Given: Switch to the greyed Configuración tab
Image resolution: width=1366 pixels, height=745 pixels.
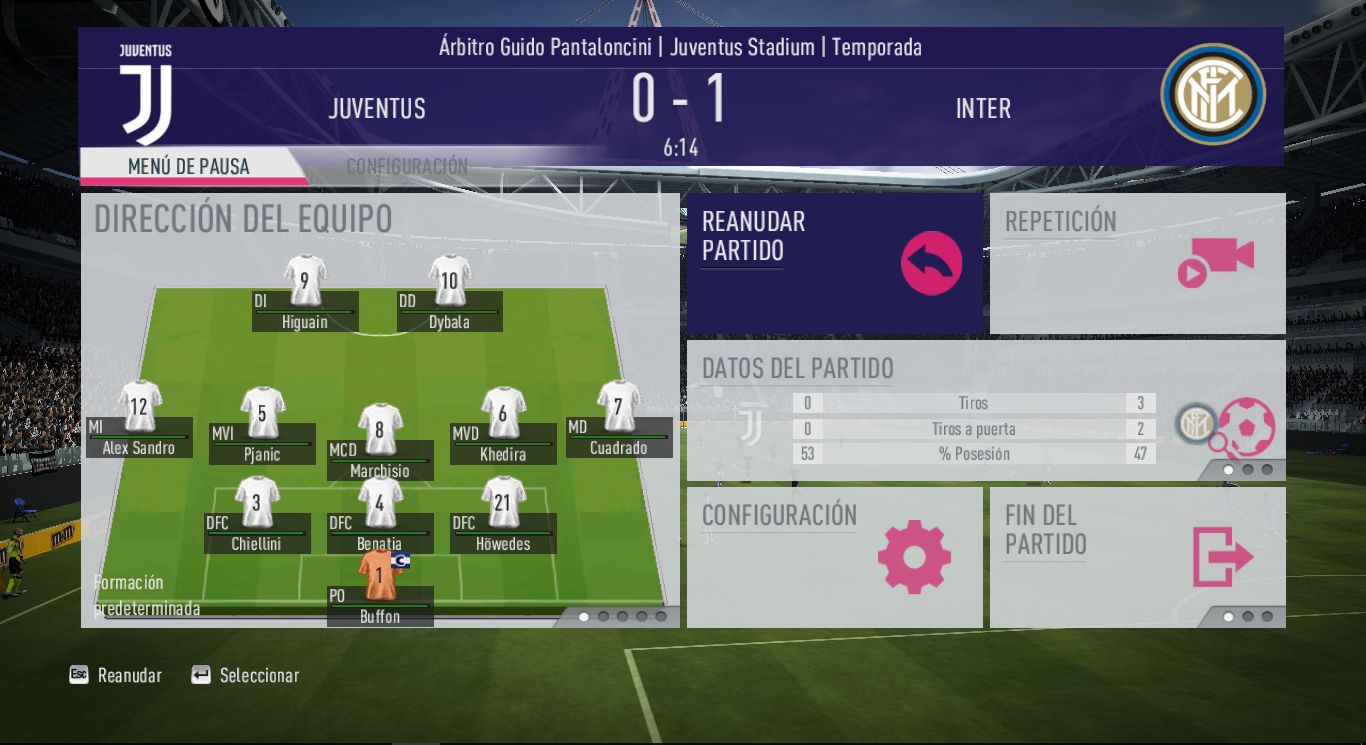Looking at the screenshot, I should click(x=407, y=166).
